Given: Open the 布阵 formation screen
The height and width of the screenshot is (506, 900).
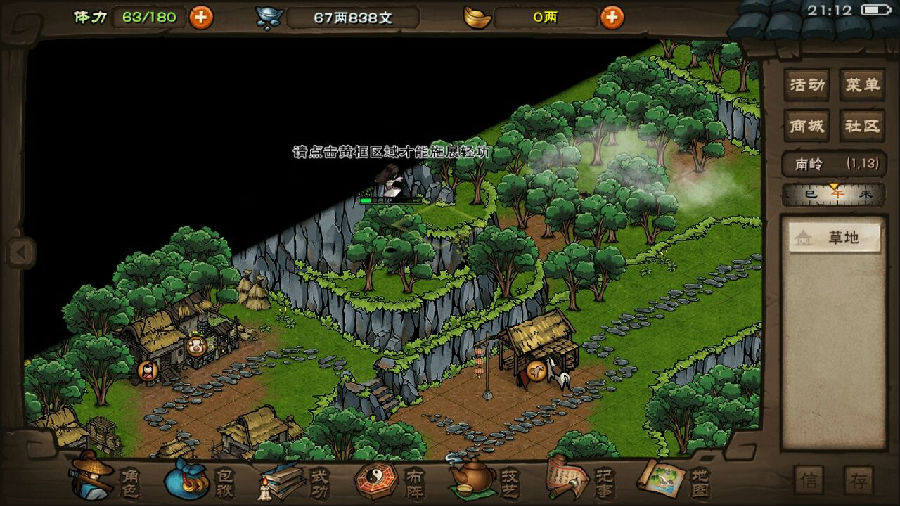Looking at the screenshot, I should point(391,481).
